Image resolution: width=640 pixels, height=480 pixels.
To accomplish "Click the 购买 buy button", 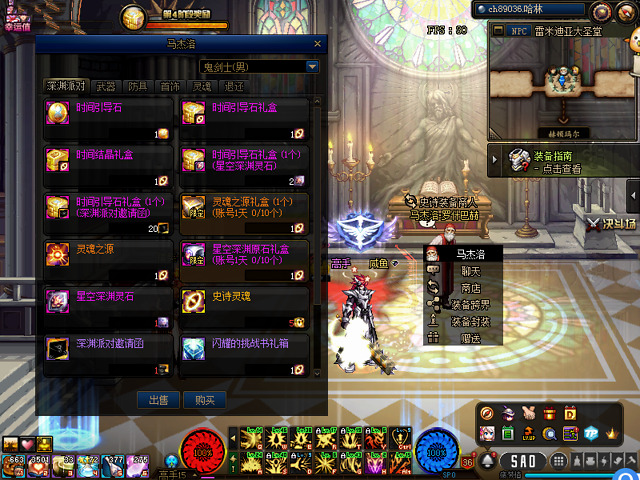I will 205,400.
